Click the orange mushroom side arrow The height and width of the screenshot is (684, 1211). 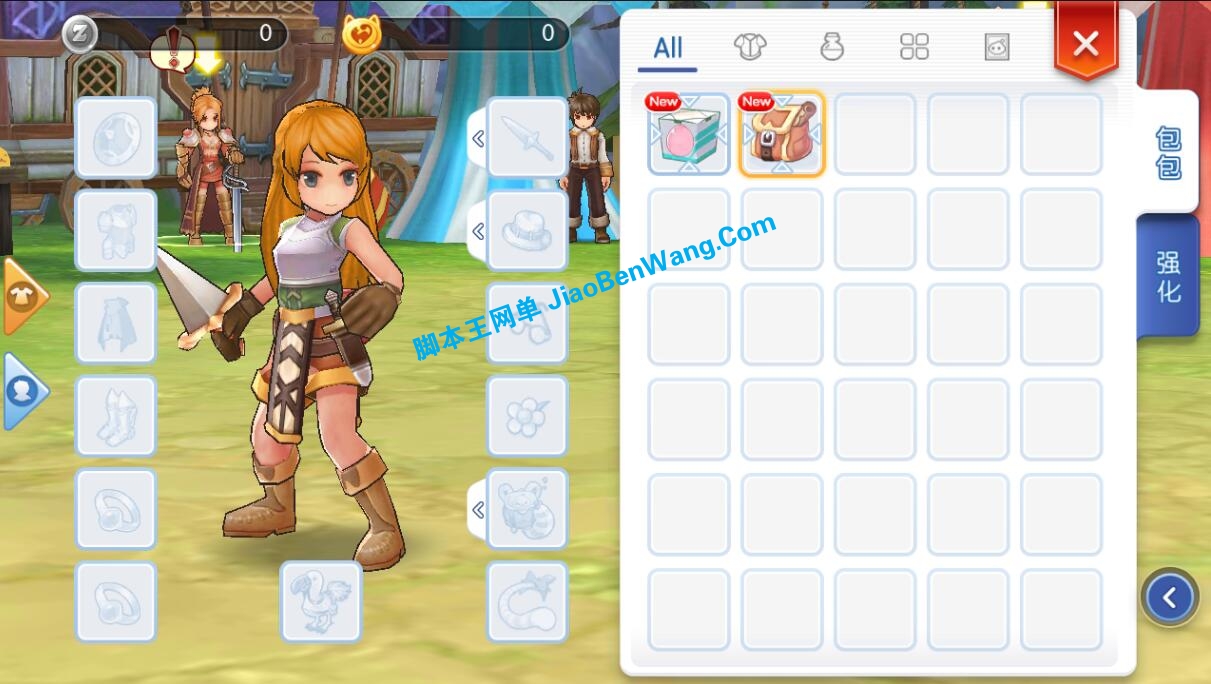coord(24,296)
